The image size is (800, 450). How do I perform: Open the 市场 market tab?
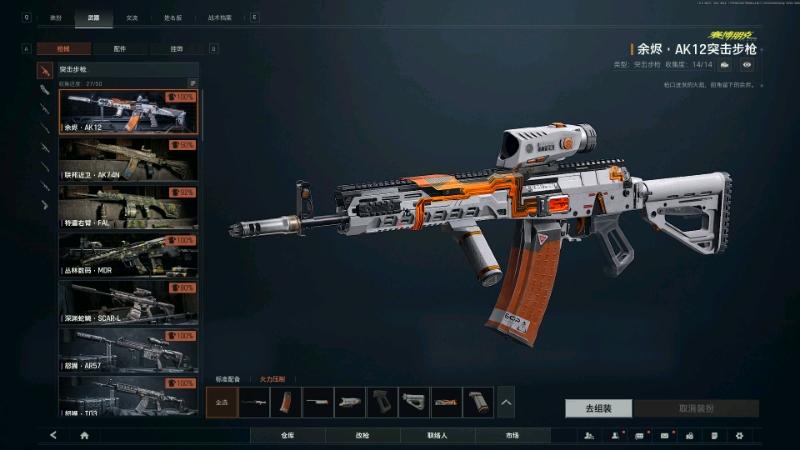click(x=512, y=436)
